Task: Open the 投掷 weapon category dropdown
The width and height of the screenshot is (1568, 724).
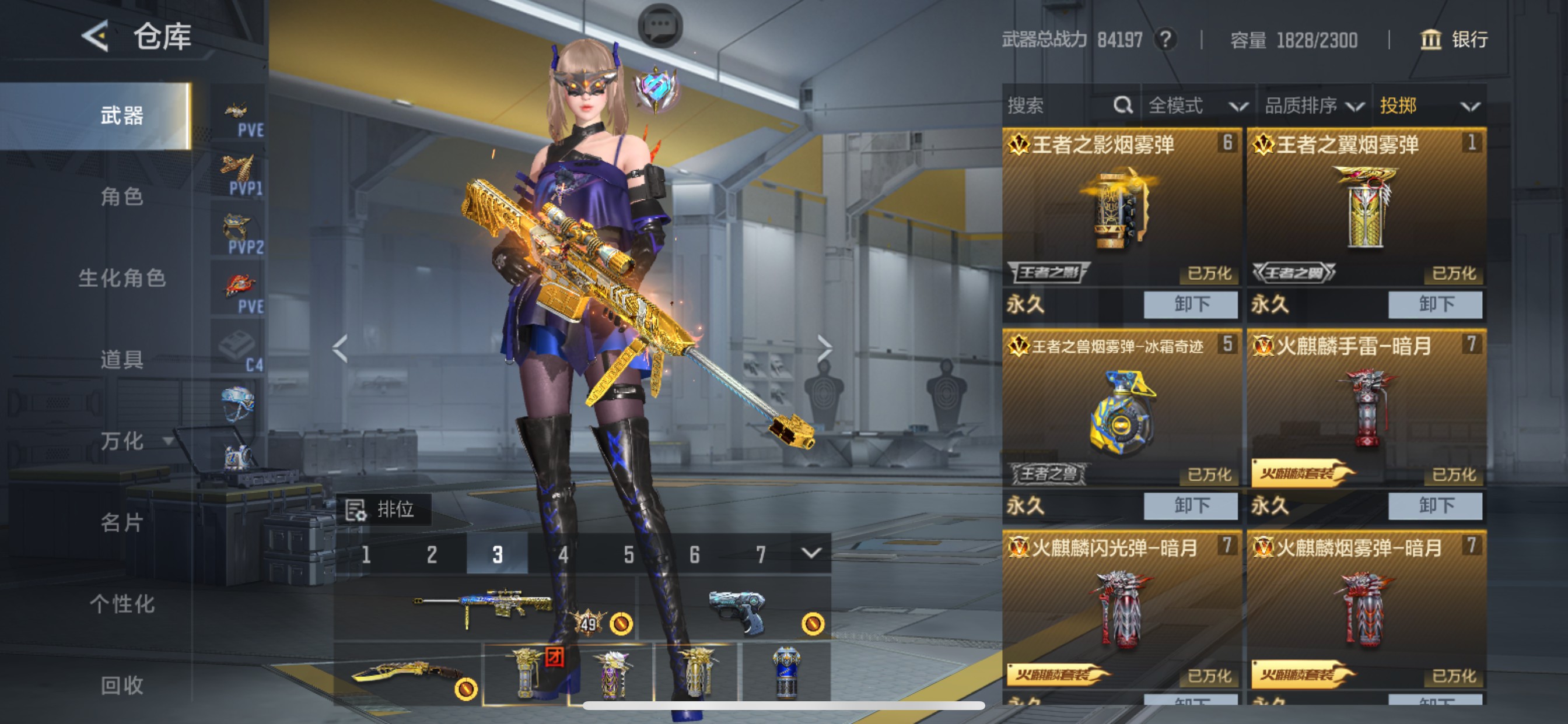Action: [x=1418, y=105]
